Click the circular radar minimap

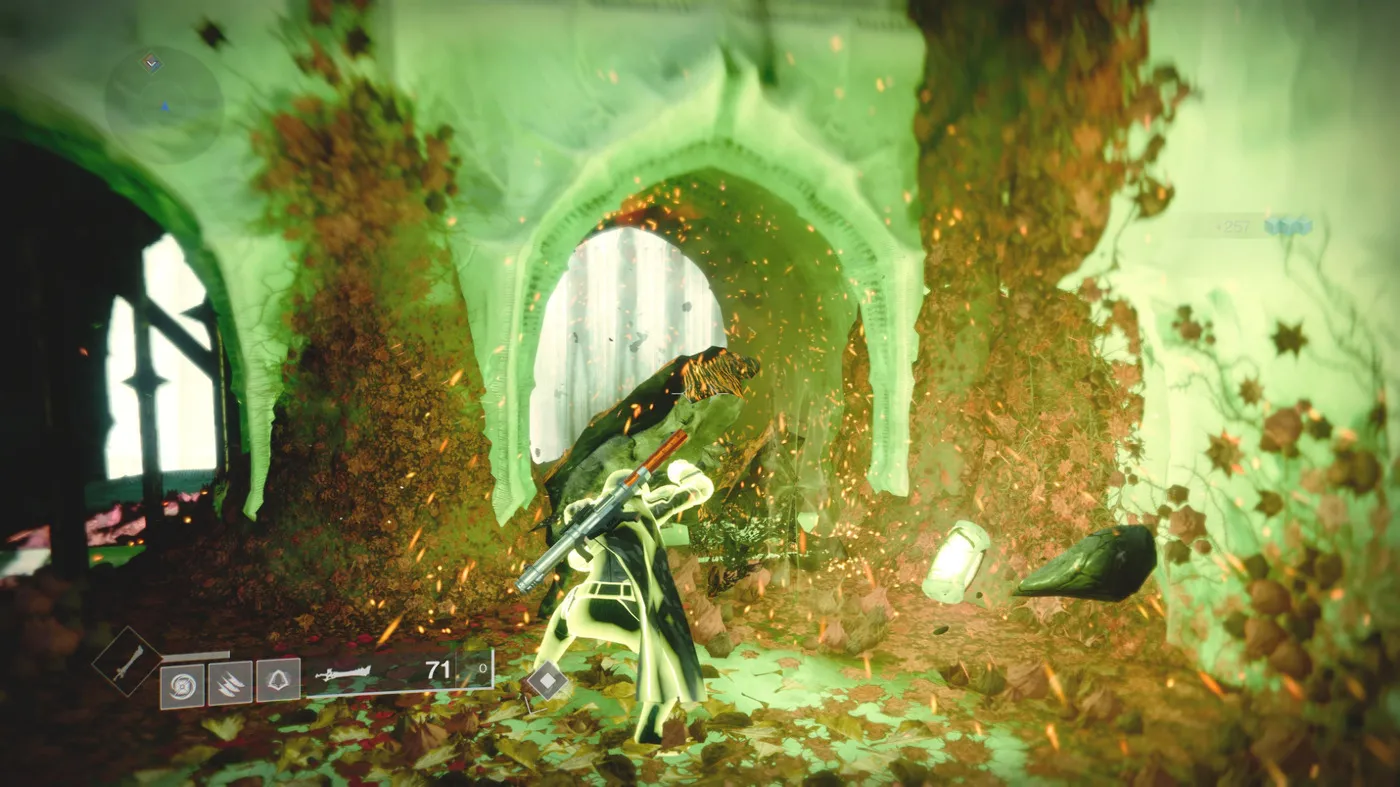coord(163,103)
